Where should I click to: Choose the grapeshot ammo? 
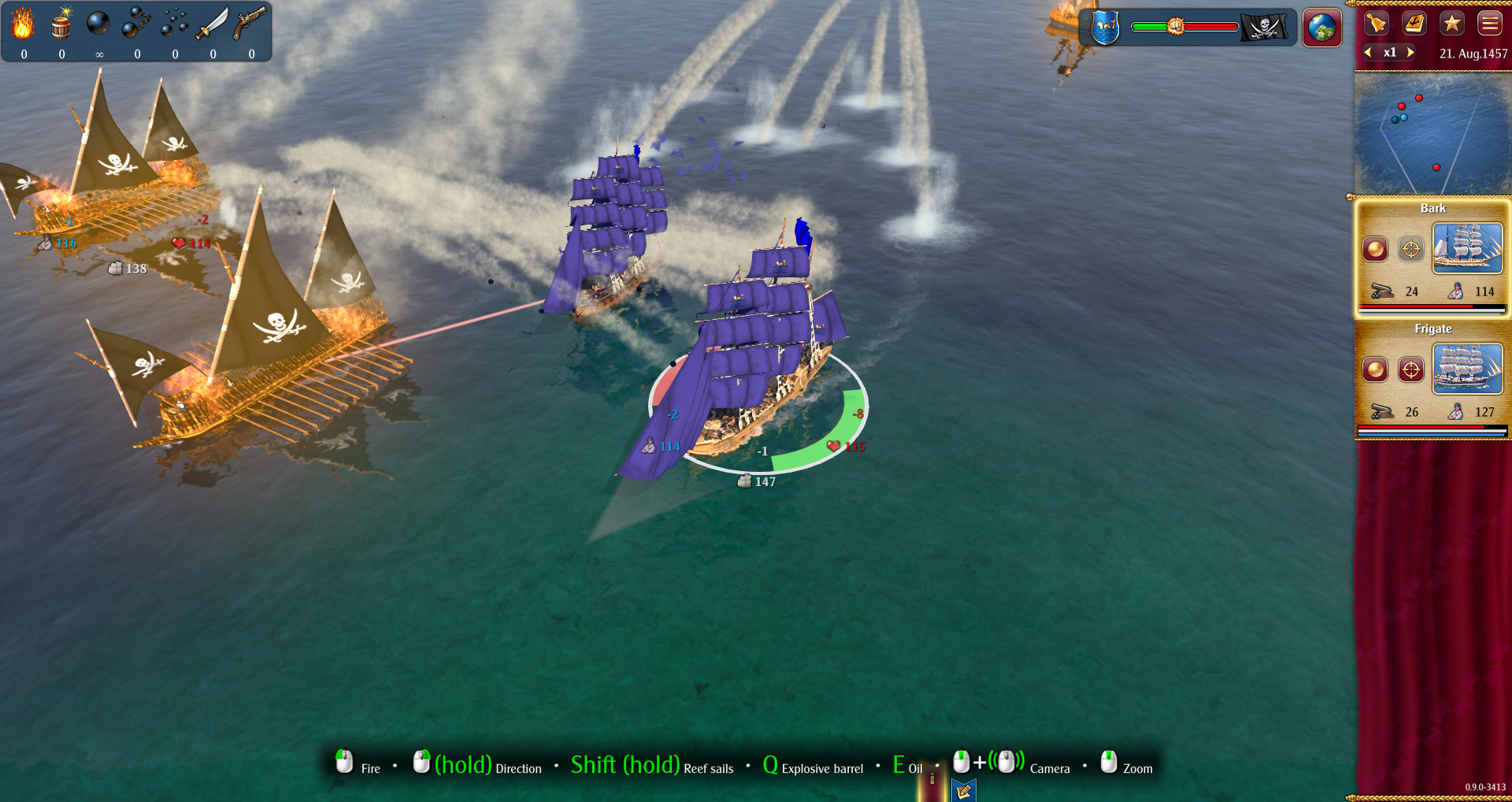click(174, 24)
